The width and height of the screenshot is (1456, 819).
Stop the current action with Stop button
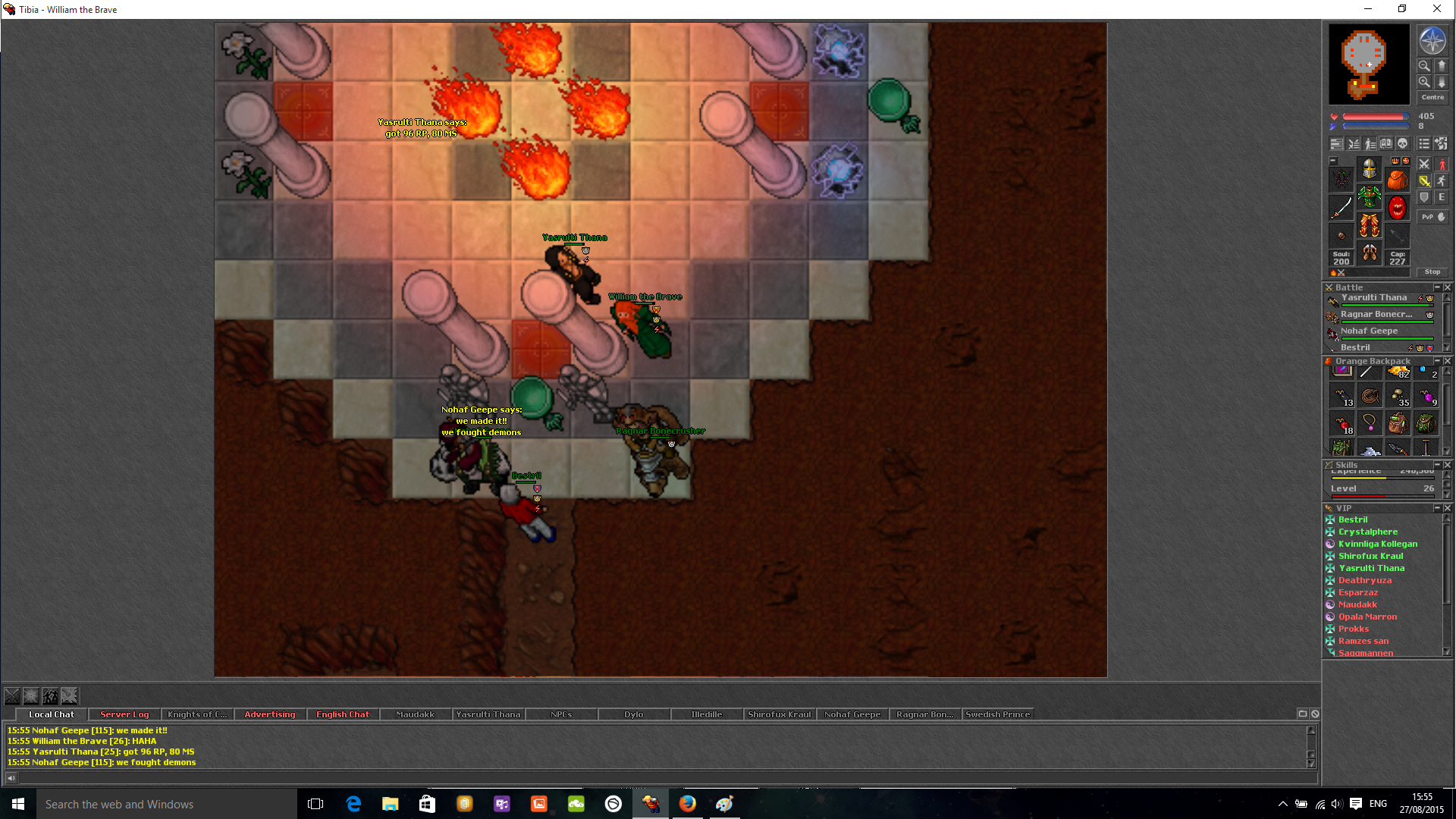pyautogui.click(x=1432, y=271)
